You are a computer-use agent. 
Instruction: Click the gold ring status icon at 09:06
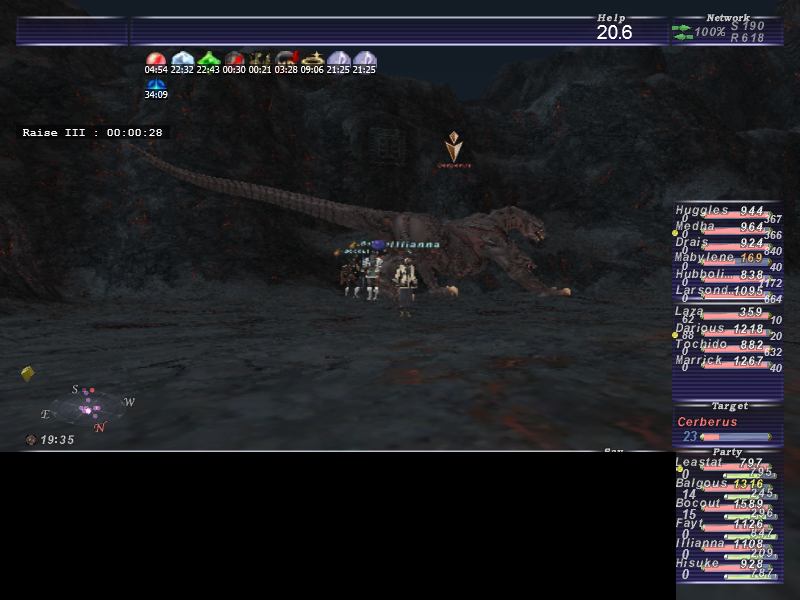pyautogui.click(x=312, y=59)
